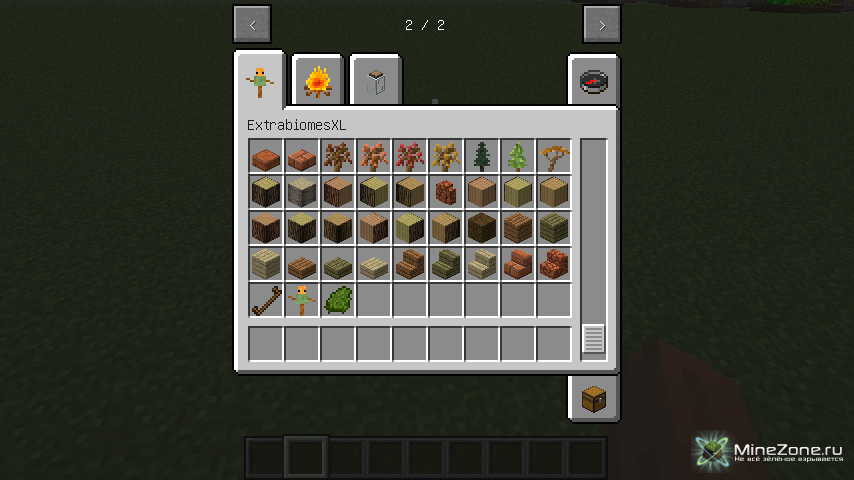Open the glass jar icon tab
The image size is (854, 480).
[x=376, y=81]
